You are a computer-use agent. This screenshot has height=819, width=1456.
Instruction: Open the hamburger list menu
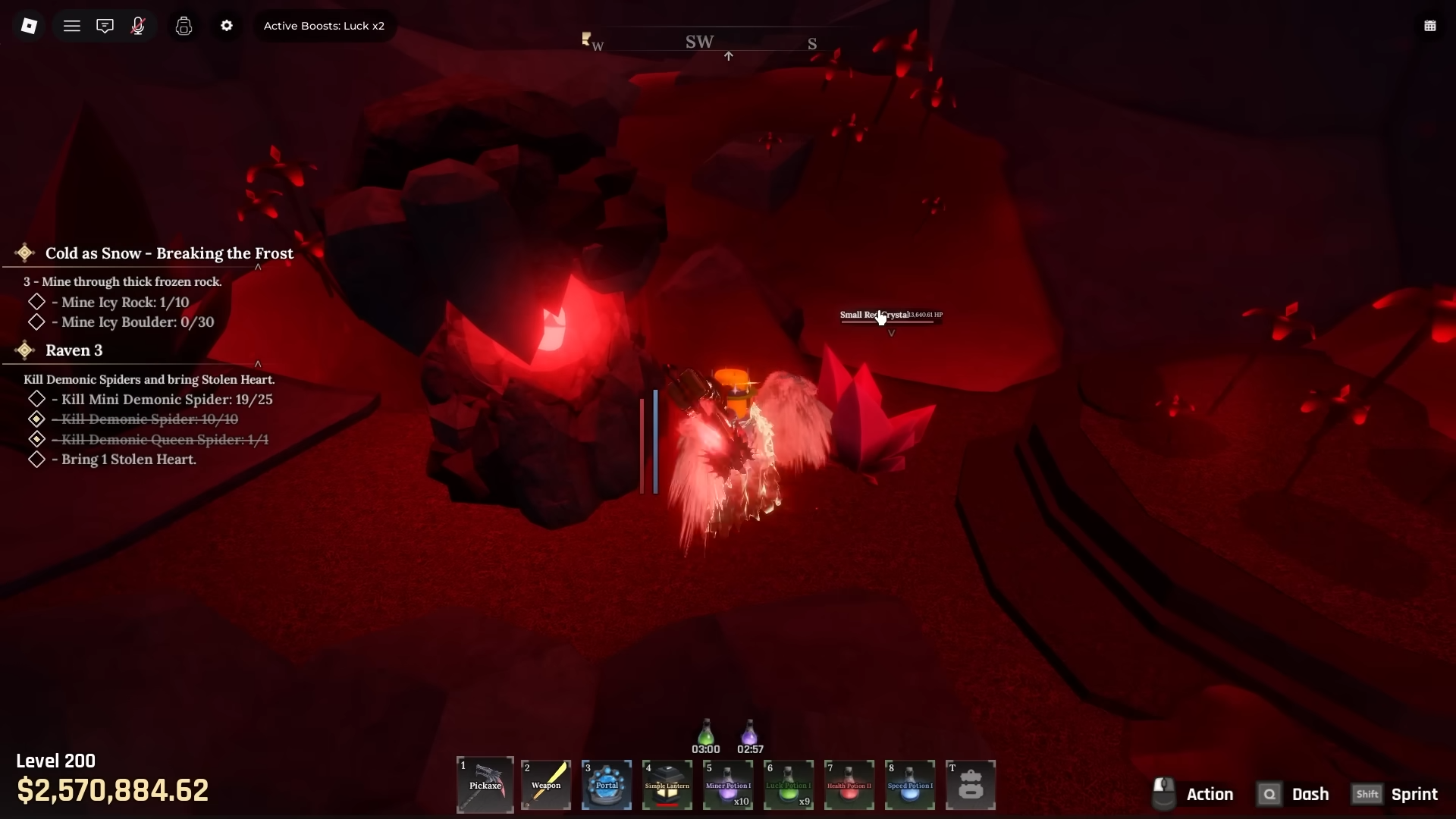72,26
